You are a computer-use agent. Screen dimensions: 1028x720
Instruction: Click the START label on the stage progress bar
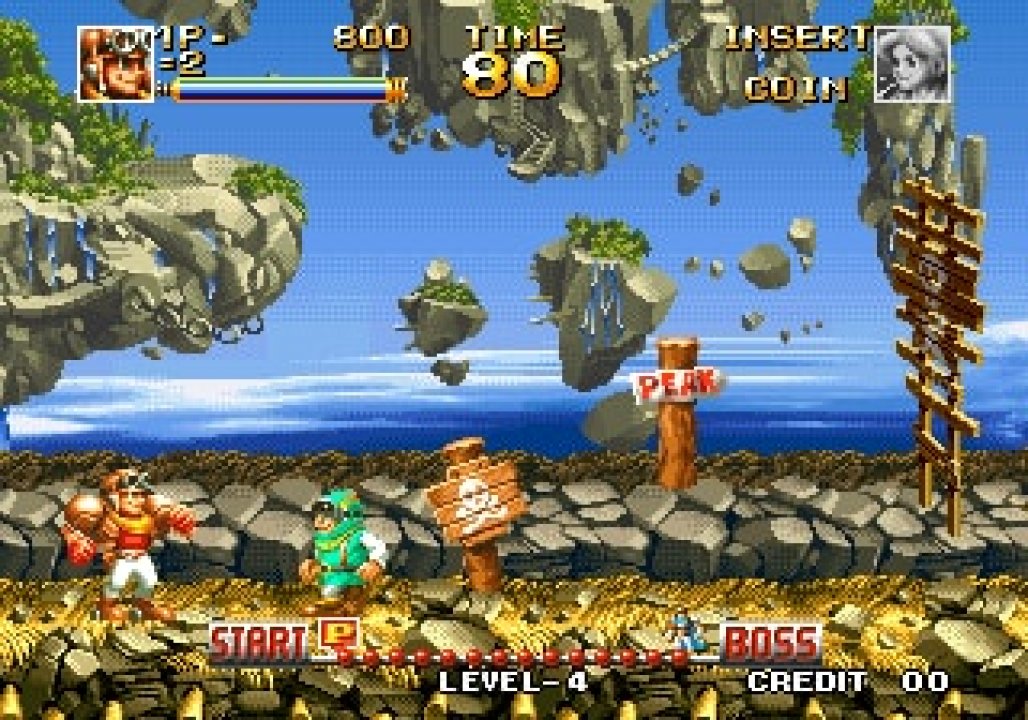[261, 643]
